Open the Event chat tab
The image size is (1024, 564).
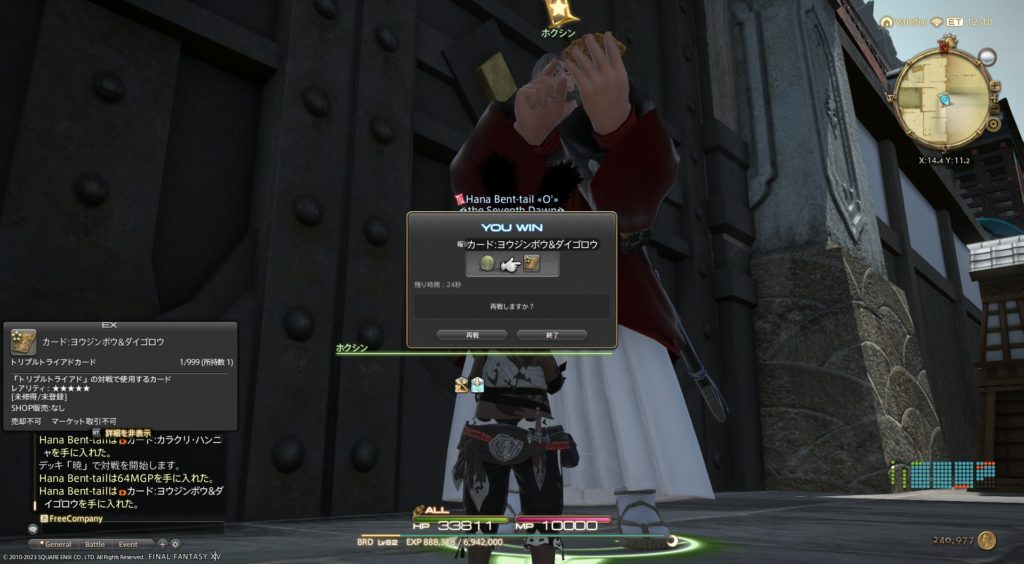coord(128,544)
